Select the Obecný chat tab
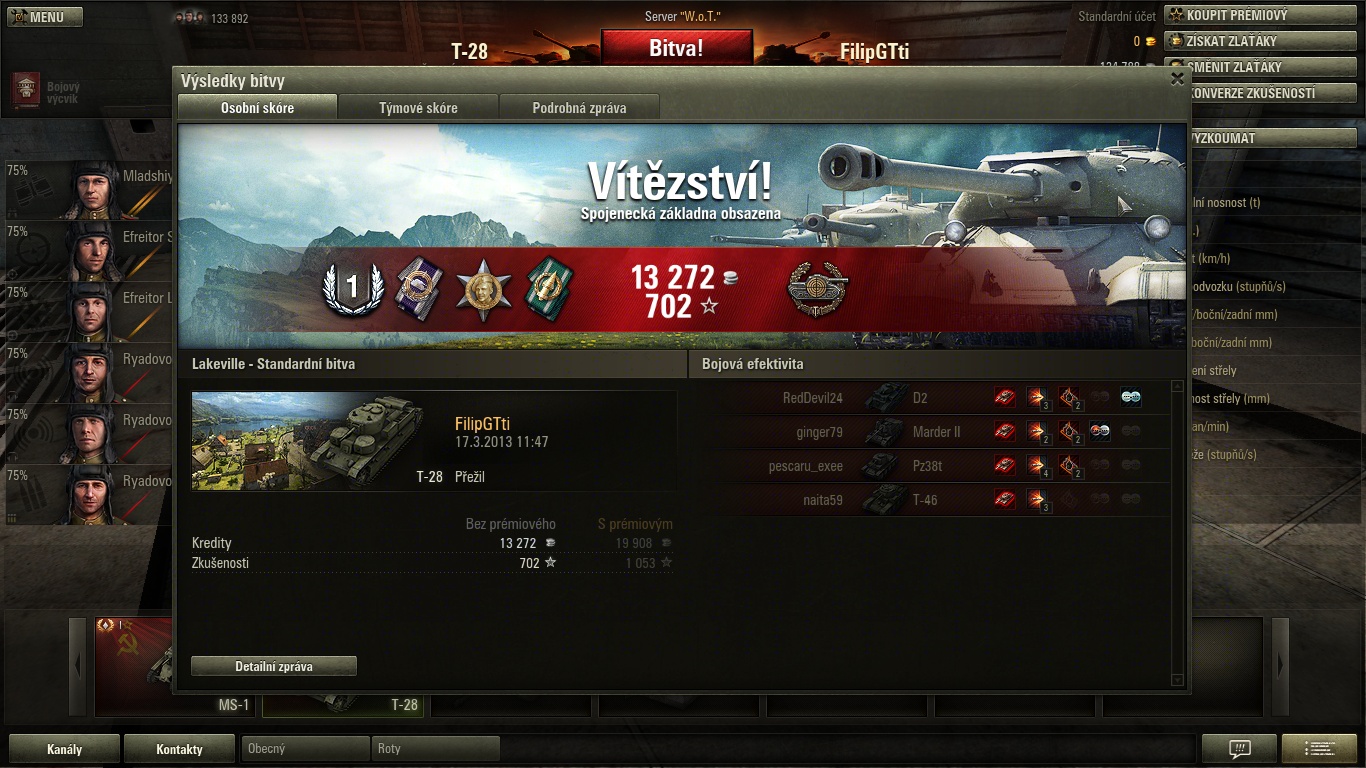Screen dimensions: 1366x768 [x=305, y=749]
